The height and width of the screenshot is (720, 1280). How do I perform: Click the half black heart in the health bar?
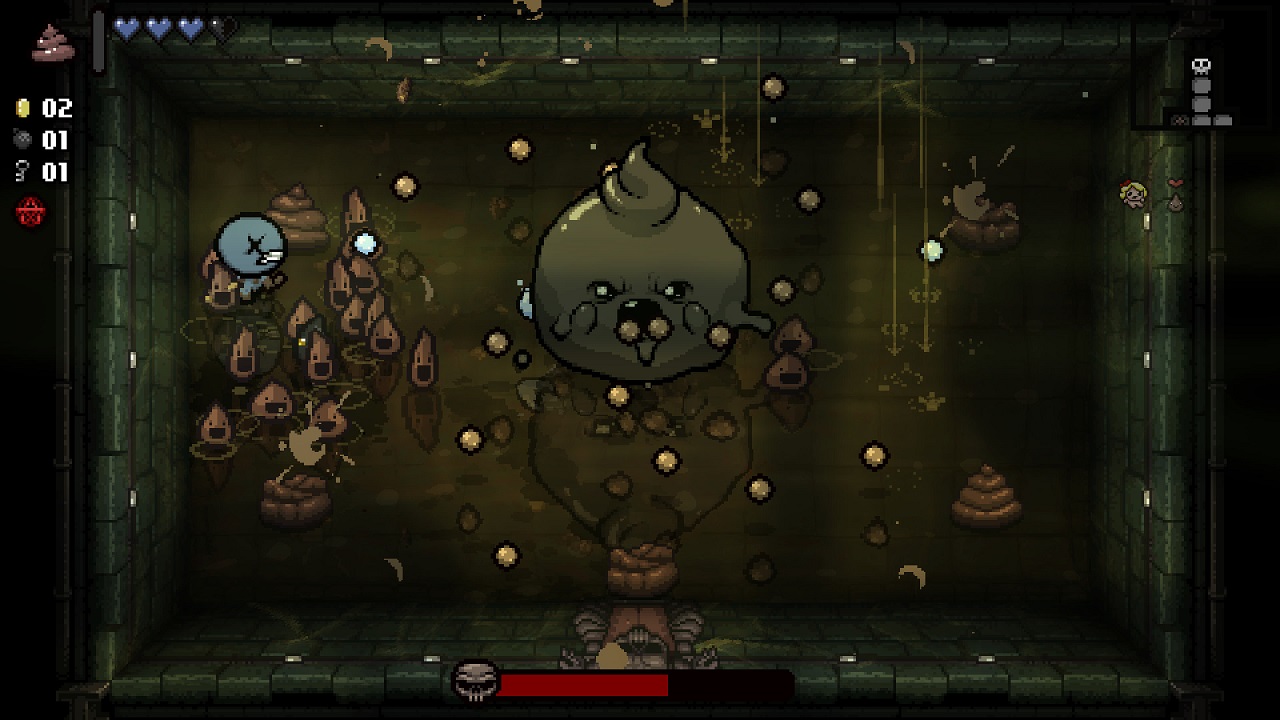pos(215,27)
